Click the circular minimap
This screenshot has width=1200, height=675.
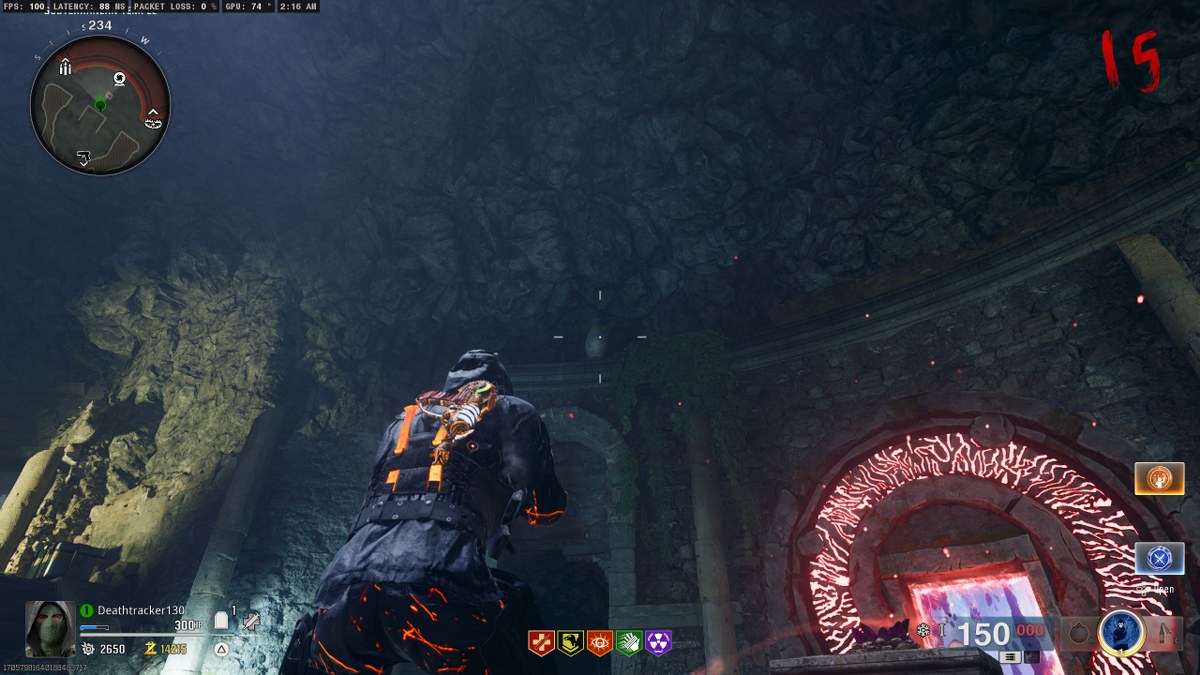tap(100, 106)
